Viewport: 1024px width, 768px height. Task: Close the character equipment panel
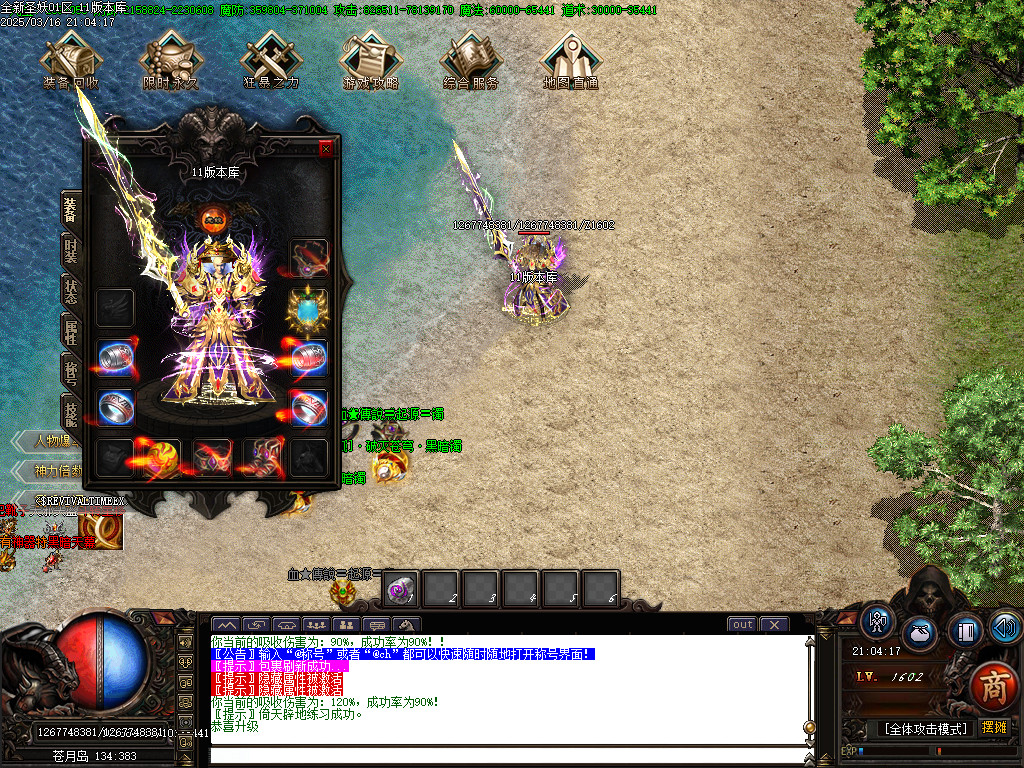(325, 149)
